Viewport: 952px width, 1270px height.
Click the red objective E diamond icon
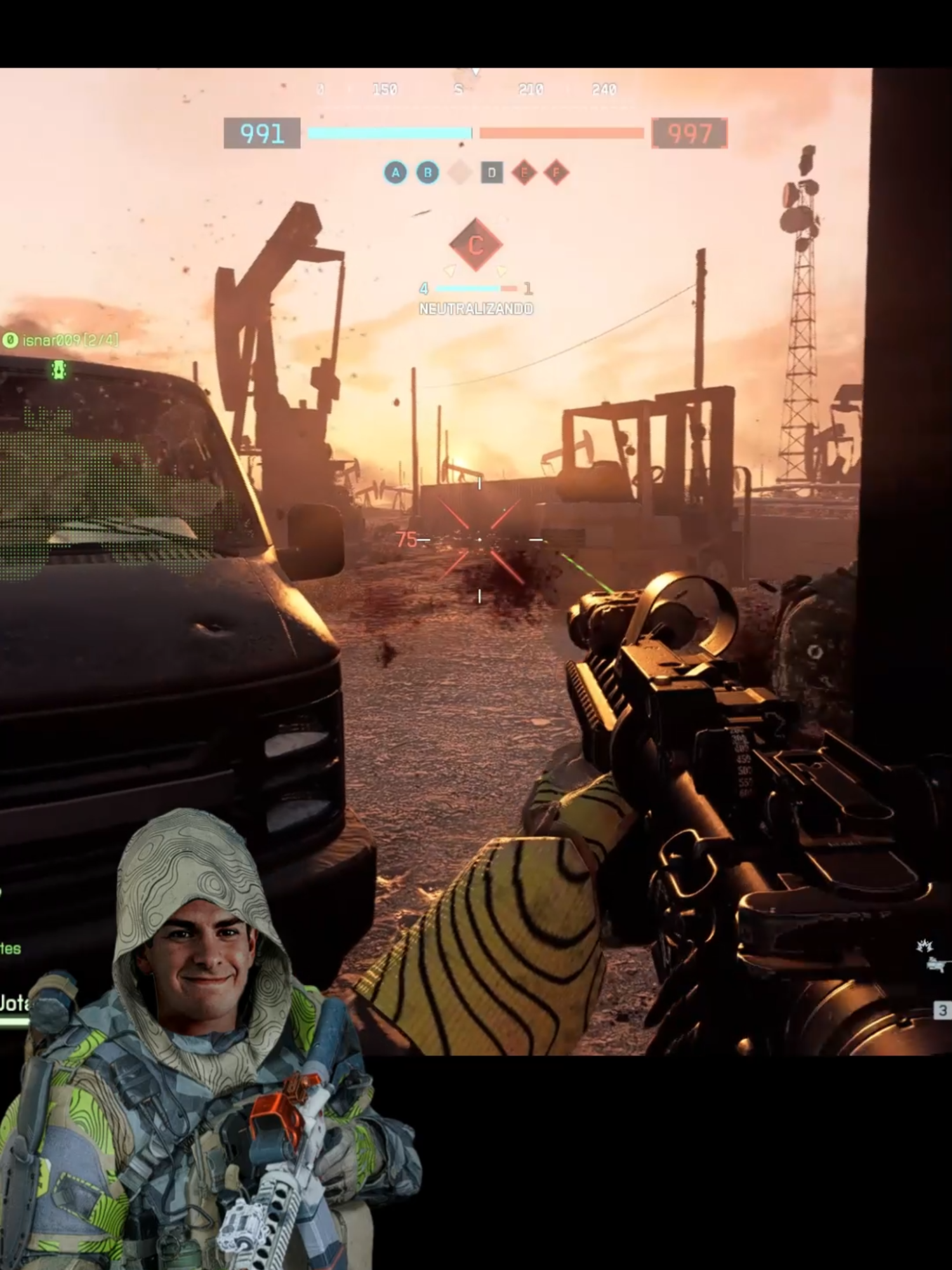coord(525,171)
